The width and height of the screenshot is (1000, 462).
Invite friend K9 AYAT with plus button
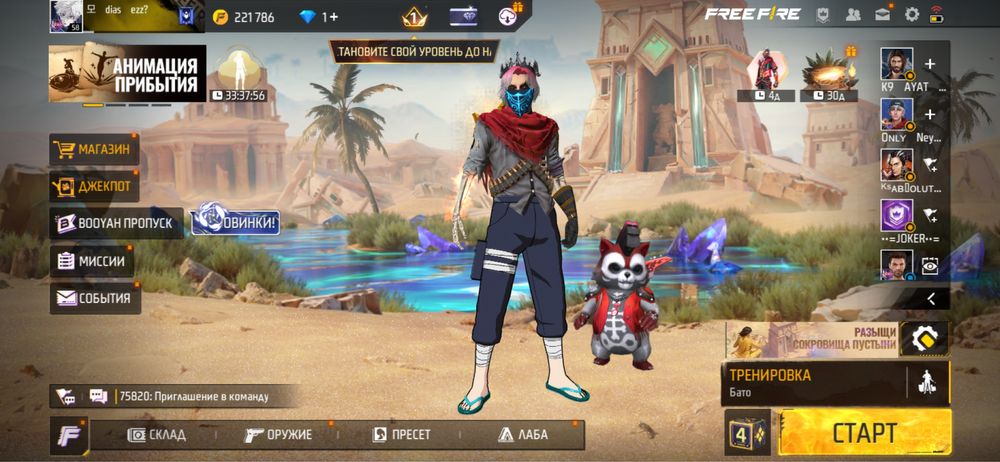click(x=930, y=64)
